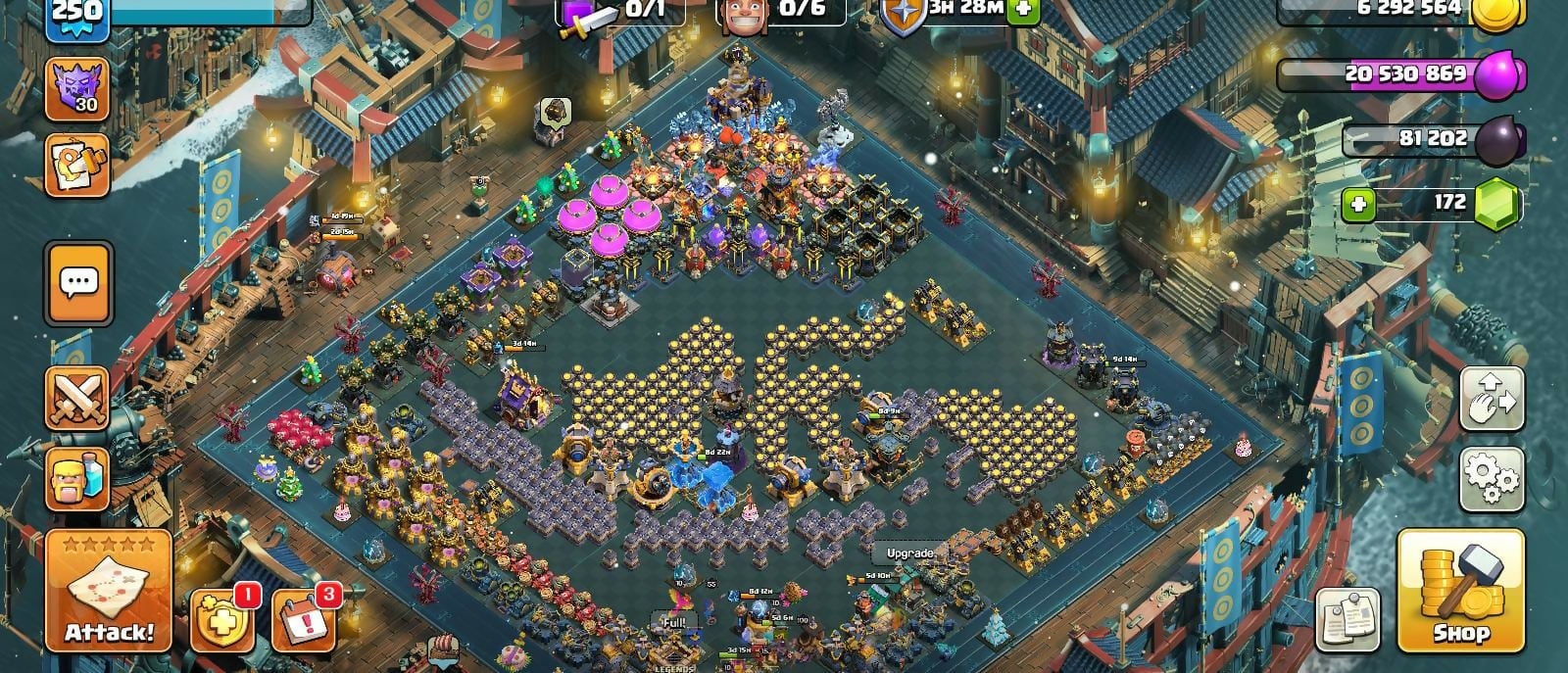Screen dimensions: 1568x673
Task: Open the crossed swords clan war button
Action: click(77, 399)
